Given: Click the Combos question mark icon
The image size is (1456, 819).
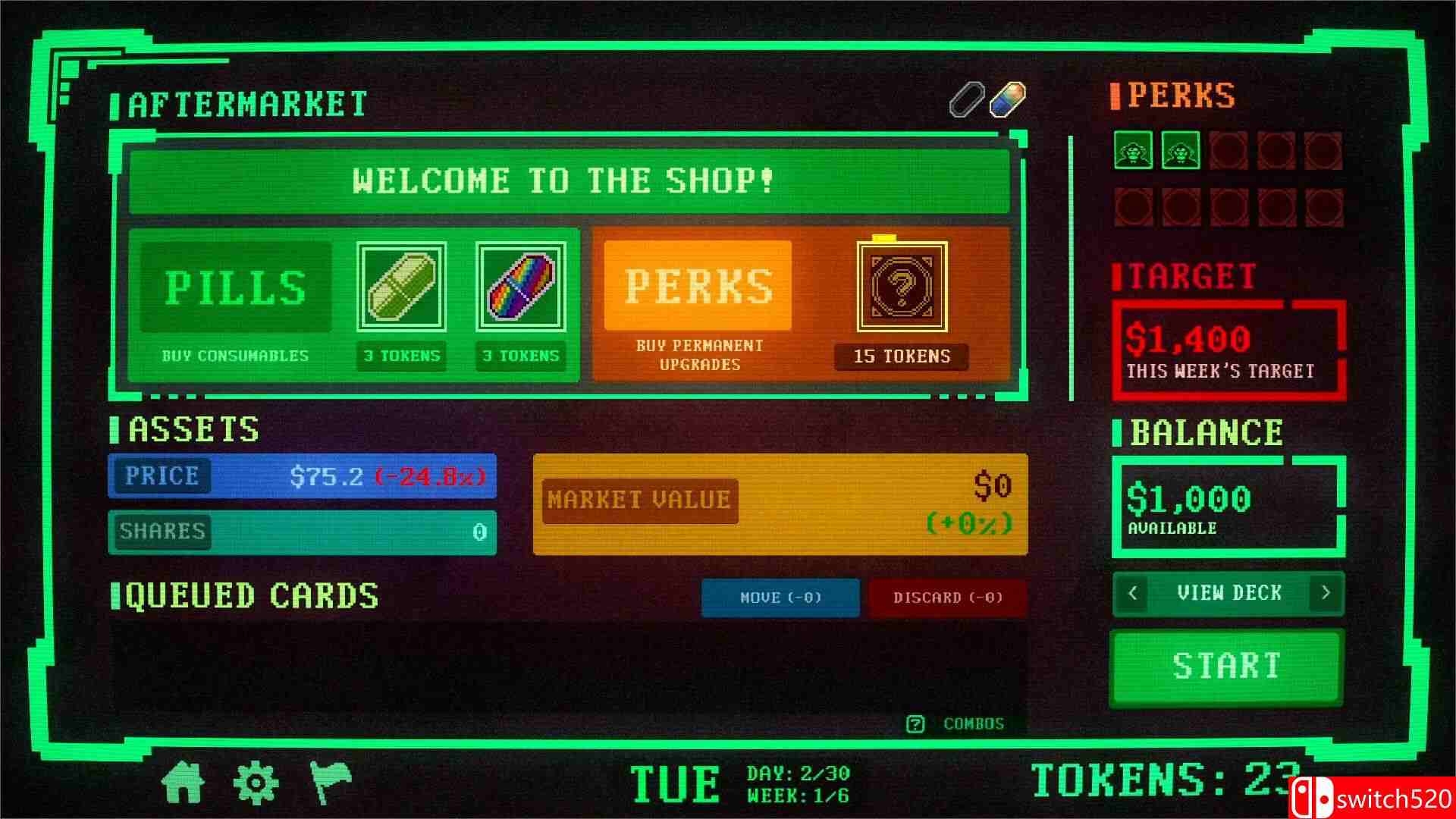Looking at the screenshot, I should pos(917,723).
